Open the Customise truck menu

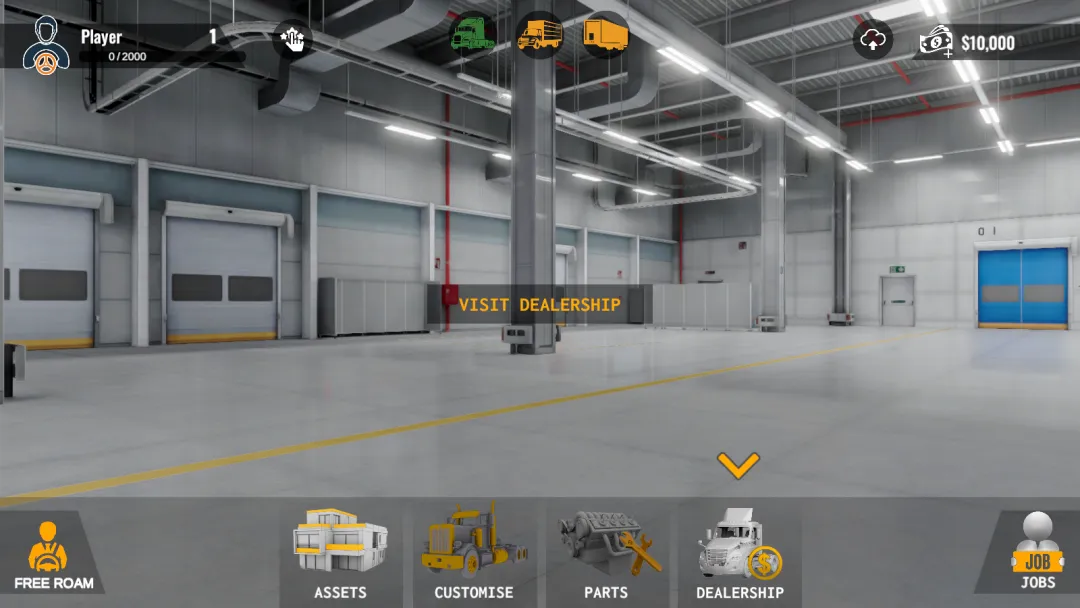[473, 553]
